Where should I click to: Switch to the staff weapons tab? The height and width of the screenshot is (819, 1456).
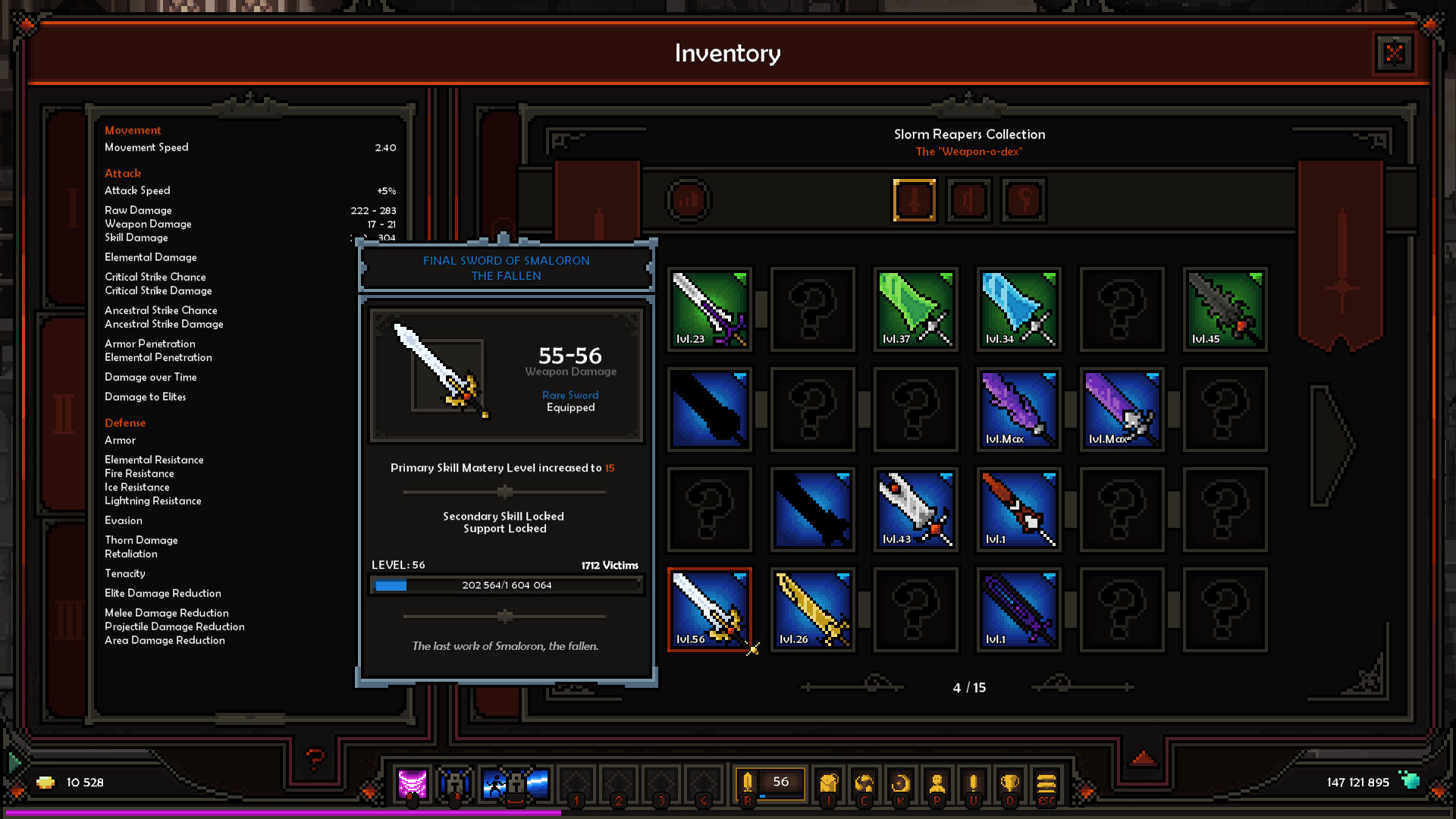(1023, 199)
